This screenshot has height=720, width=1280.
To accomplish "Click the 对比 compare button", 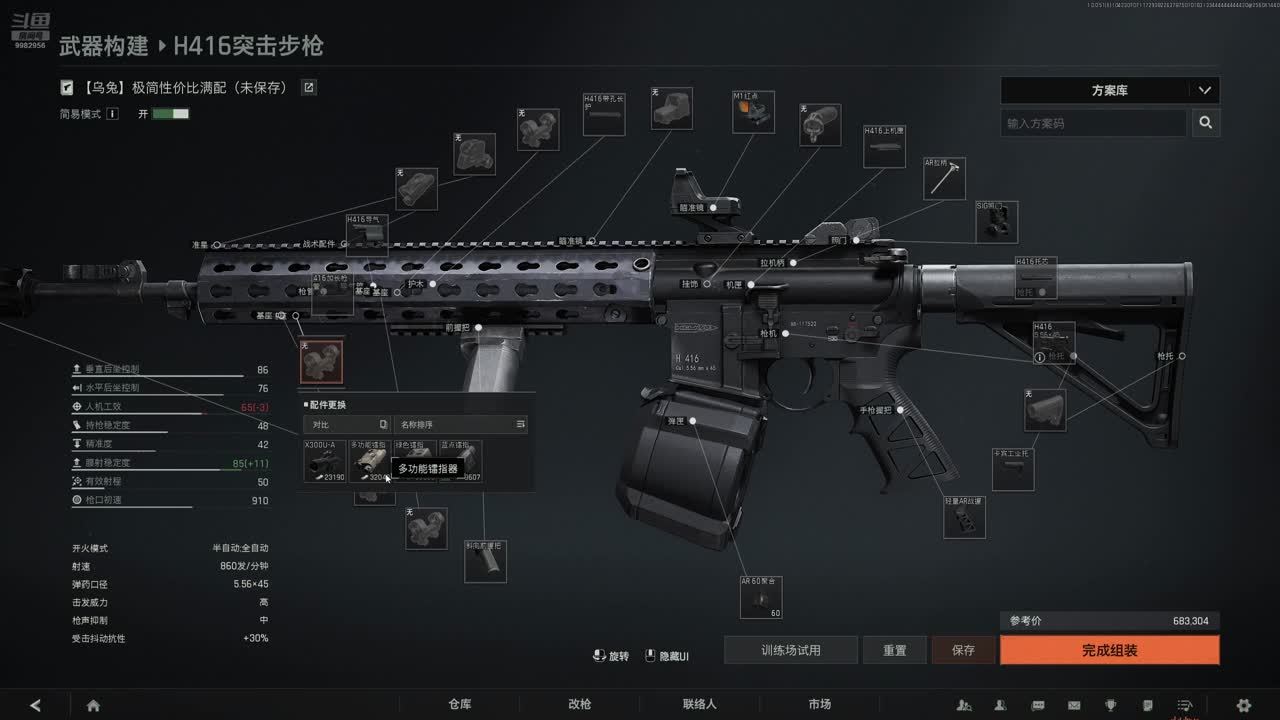I will coord(347,425).
